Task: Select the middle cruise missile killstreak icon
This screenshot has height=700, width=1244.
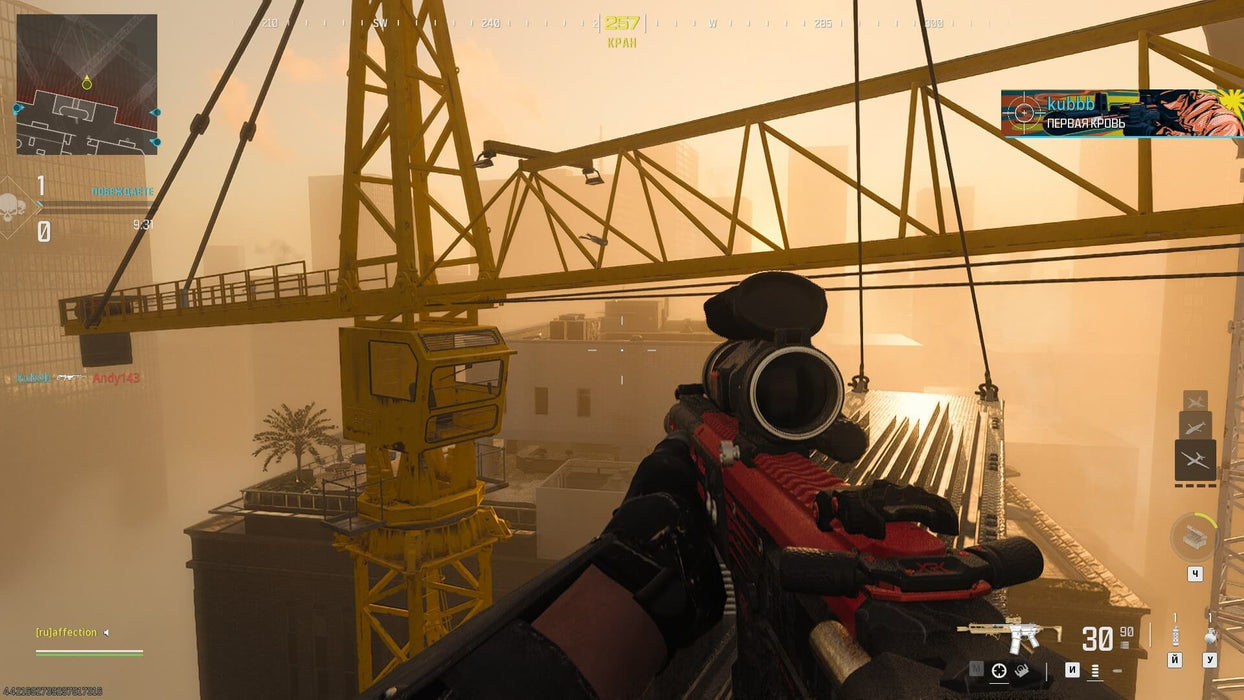Action: tap(1195, 424)
